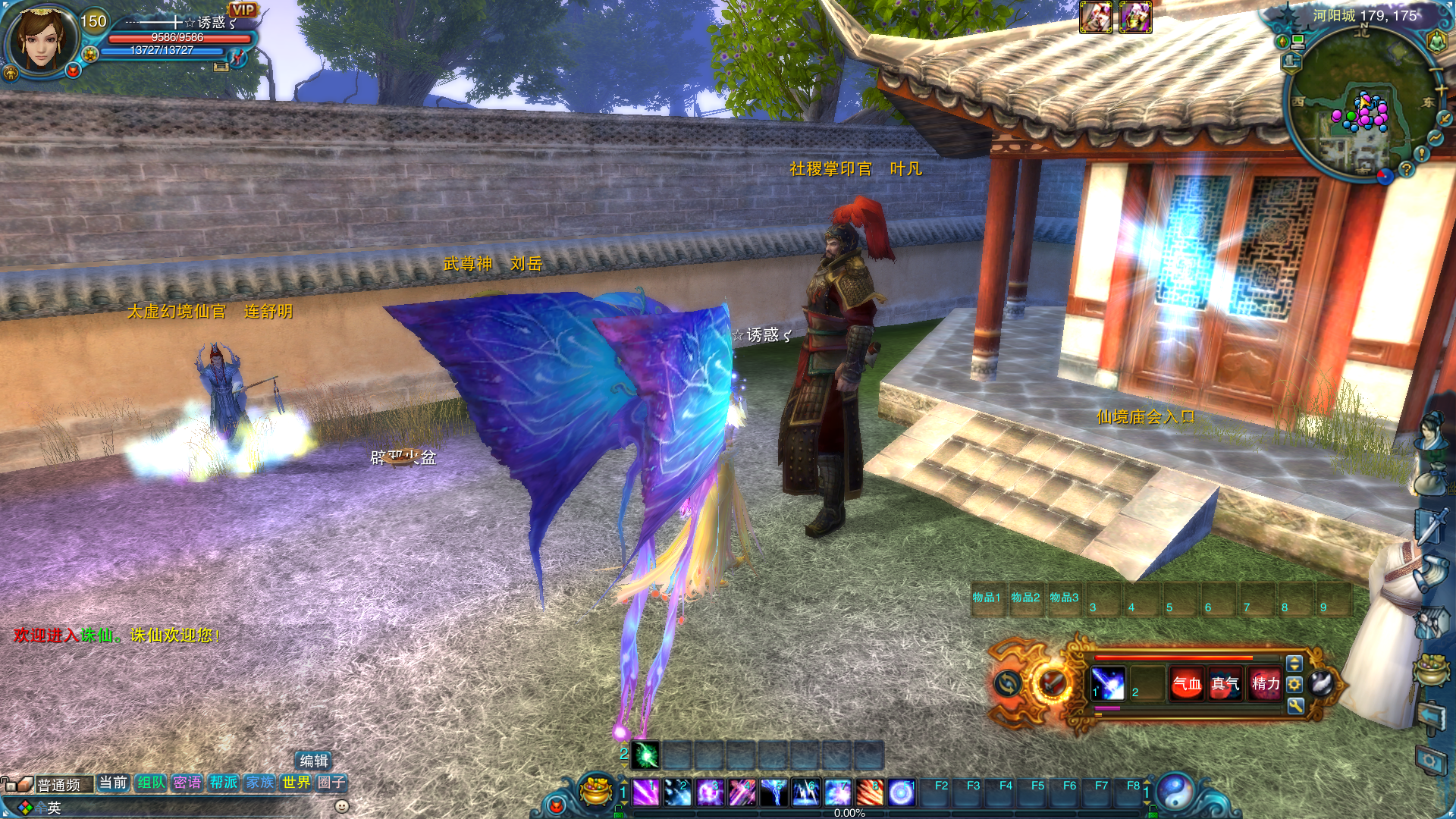Open the golden treasure pot beside the hotbar
This screenshot has height=819, width=1456.
596,791
